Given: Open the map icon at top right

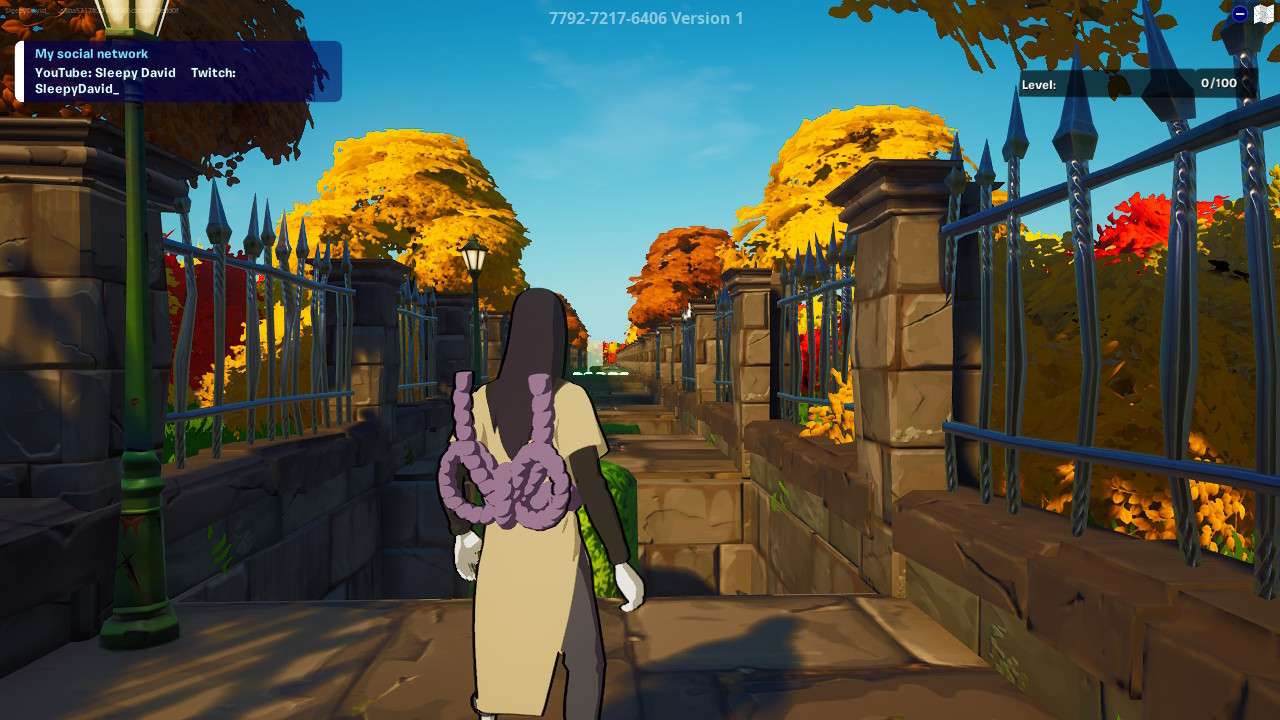Looking at the screenshot, I should click(1264, 13).
